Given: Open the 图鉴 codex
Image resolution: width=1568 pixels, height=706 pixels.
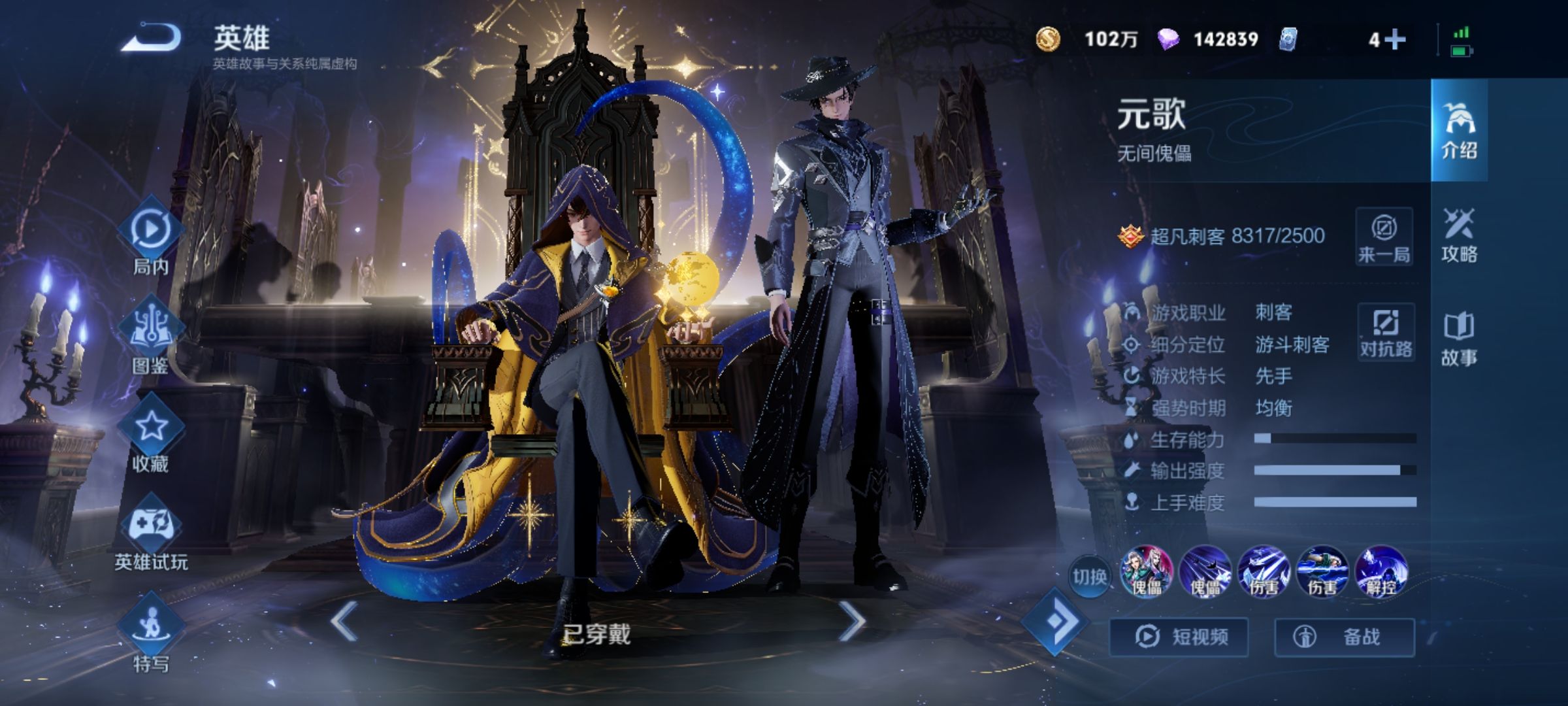Looking at the screenshot, I should (151, 335).
